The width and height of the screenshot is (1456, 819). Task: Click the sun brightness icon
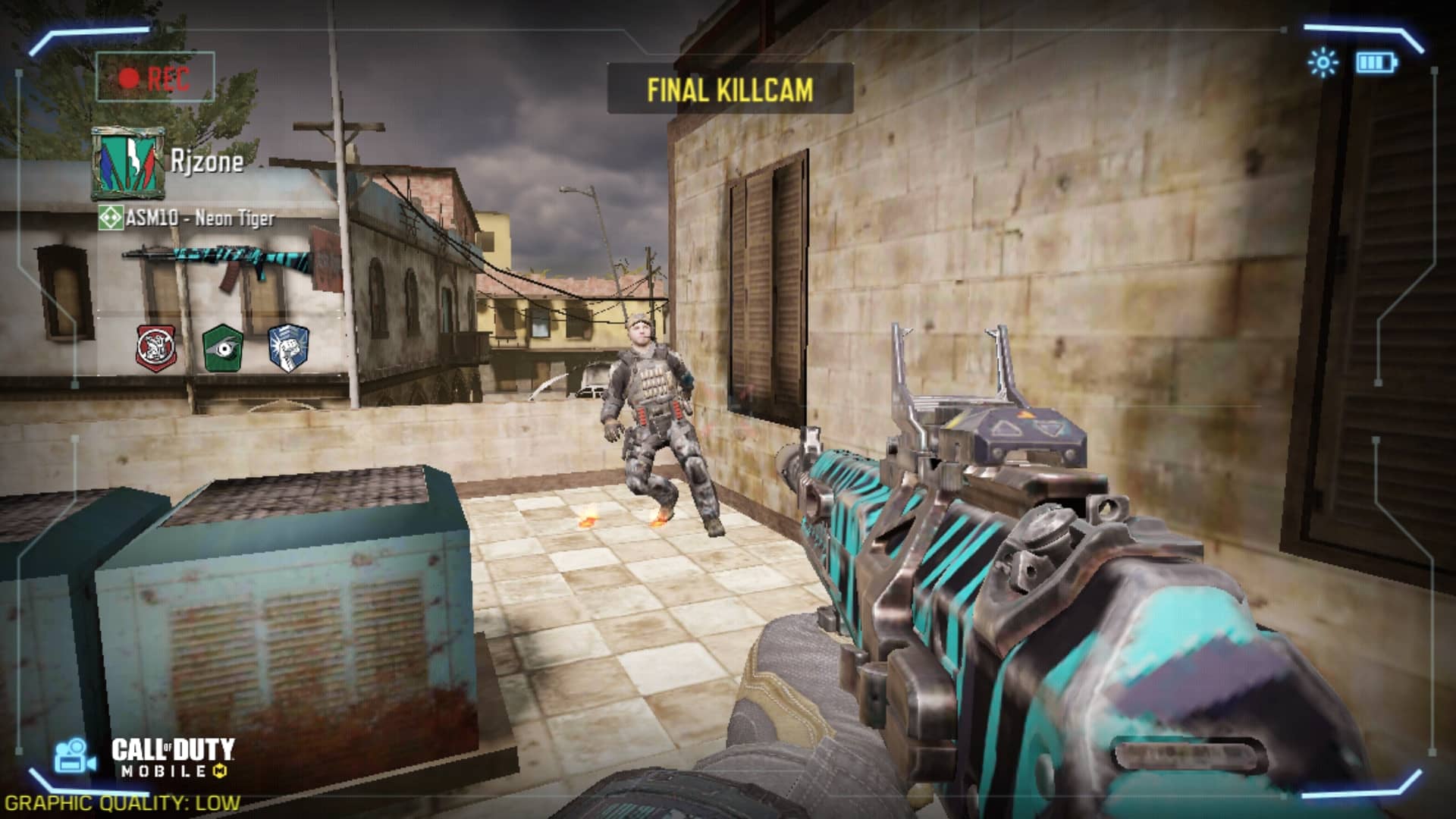[x=1323, y=62]
